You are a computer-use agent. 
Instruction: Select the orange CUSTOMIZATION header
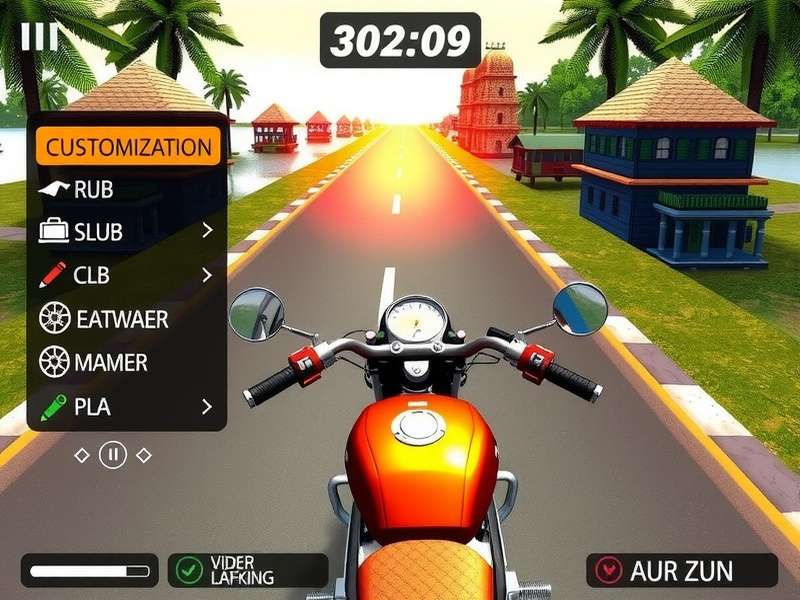tap(128, 147)
